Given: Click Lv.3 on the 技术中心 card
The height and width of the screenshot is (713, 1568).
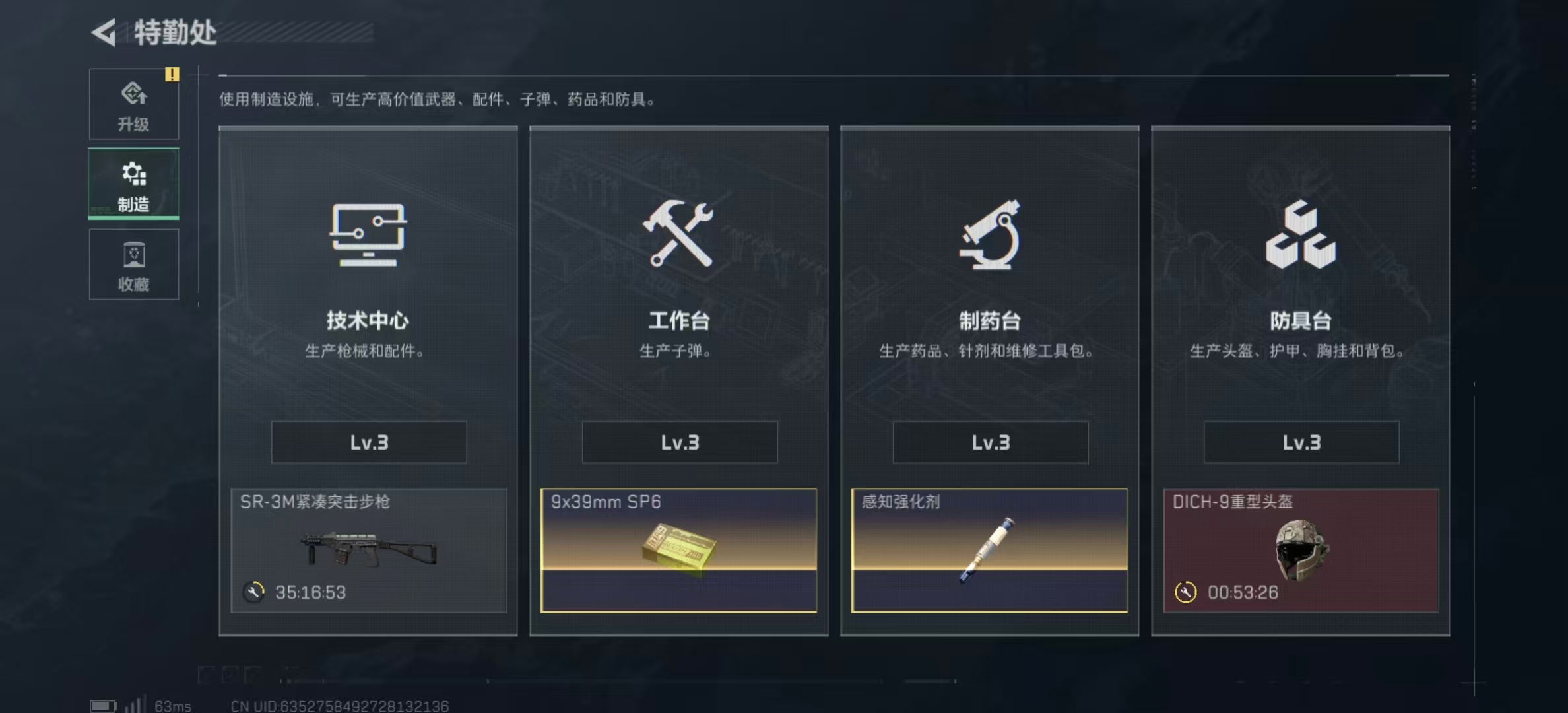Looking at the screenshot, I should [368, 442].
